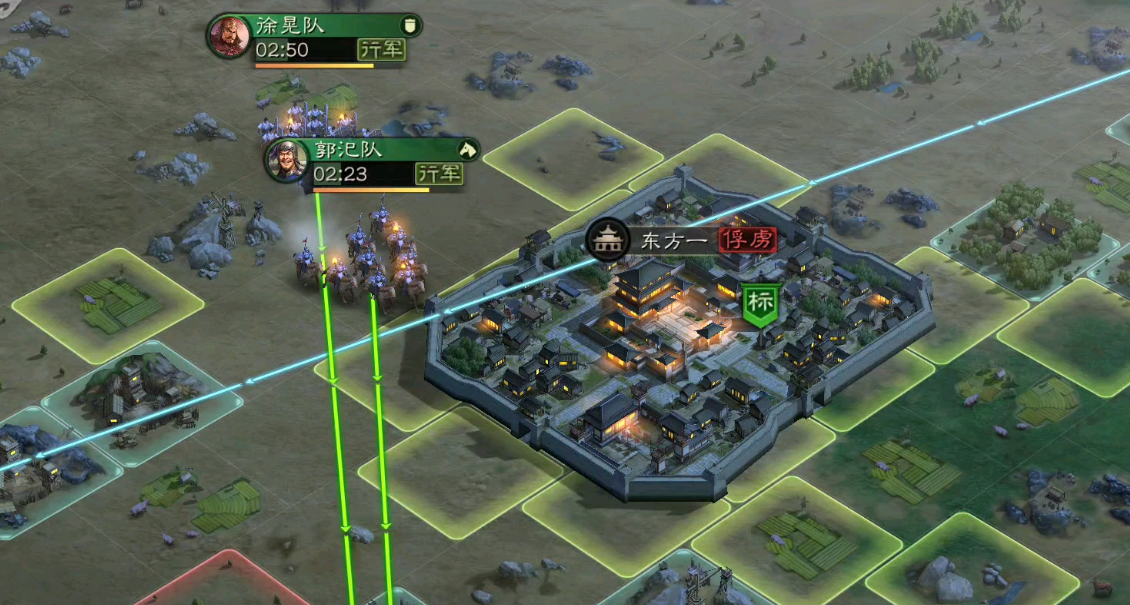Open the 东方一 city label

674,240
